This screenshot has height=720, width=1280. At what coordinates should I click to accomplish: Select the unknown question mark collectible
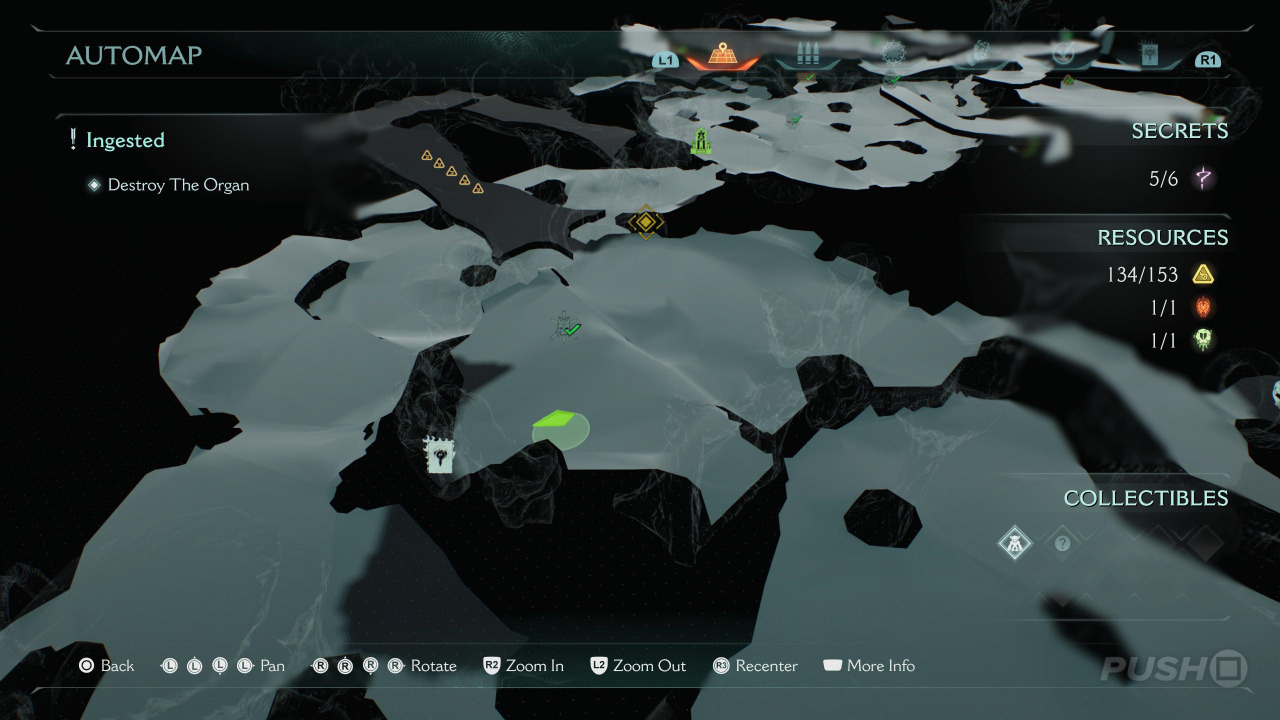tap(1062, 543)
